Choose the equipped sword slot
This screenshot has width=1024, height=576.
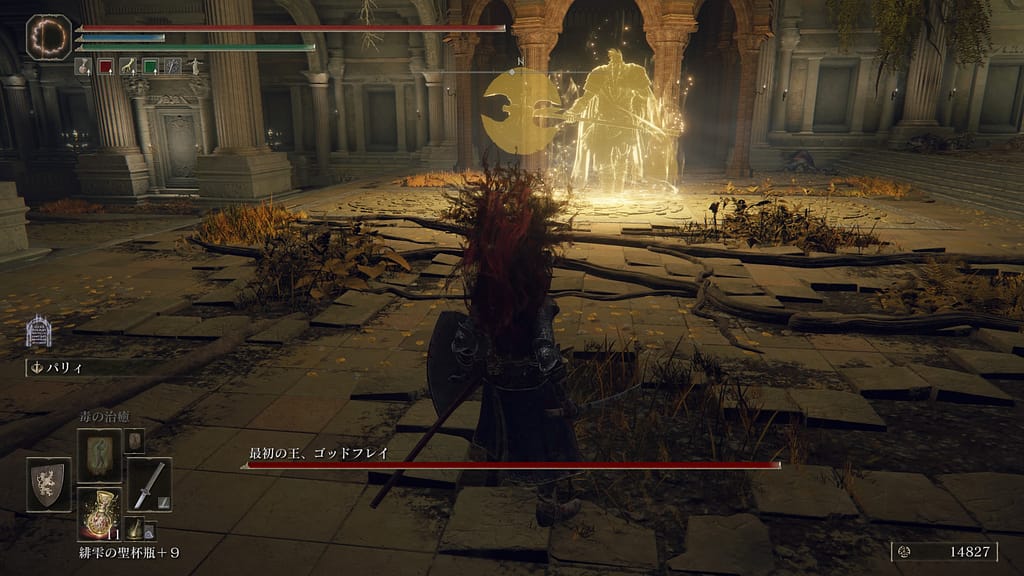click(x=149, y=484)
